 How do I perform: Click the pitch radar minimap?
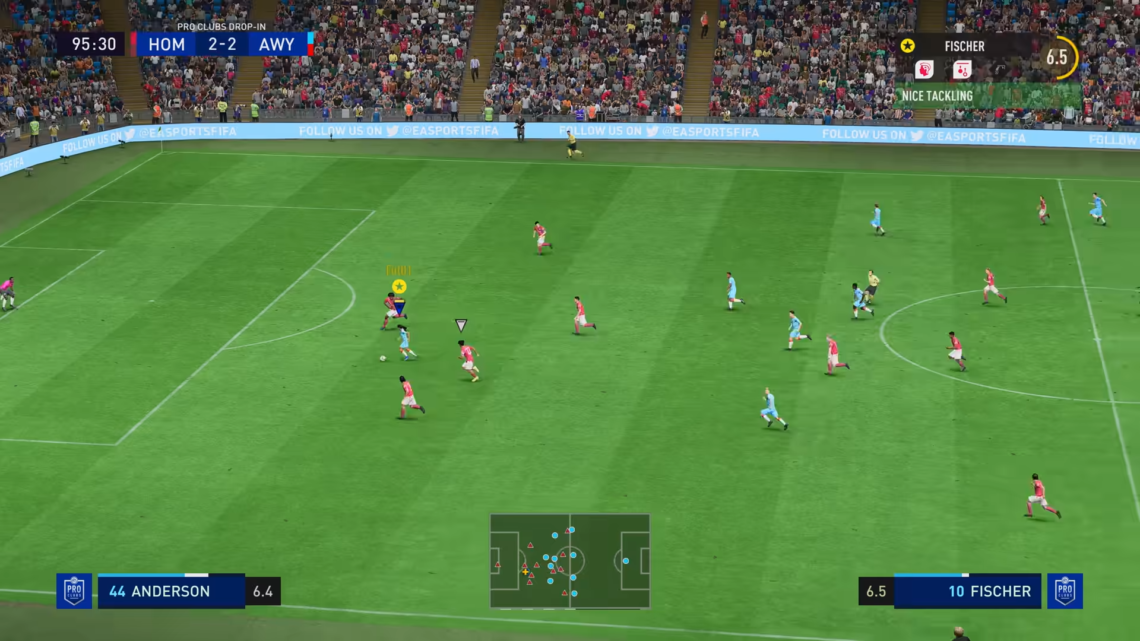click(x=569, y=561)
